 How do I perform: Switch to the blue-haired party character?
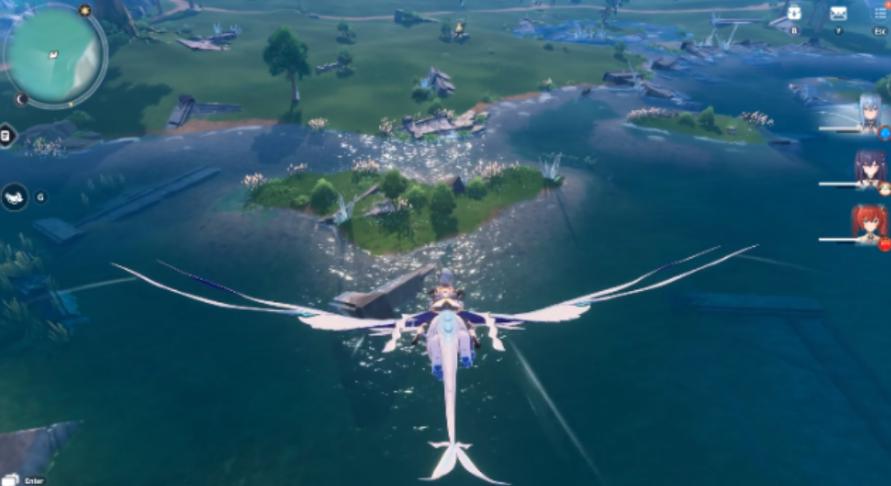pos(870,112)
